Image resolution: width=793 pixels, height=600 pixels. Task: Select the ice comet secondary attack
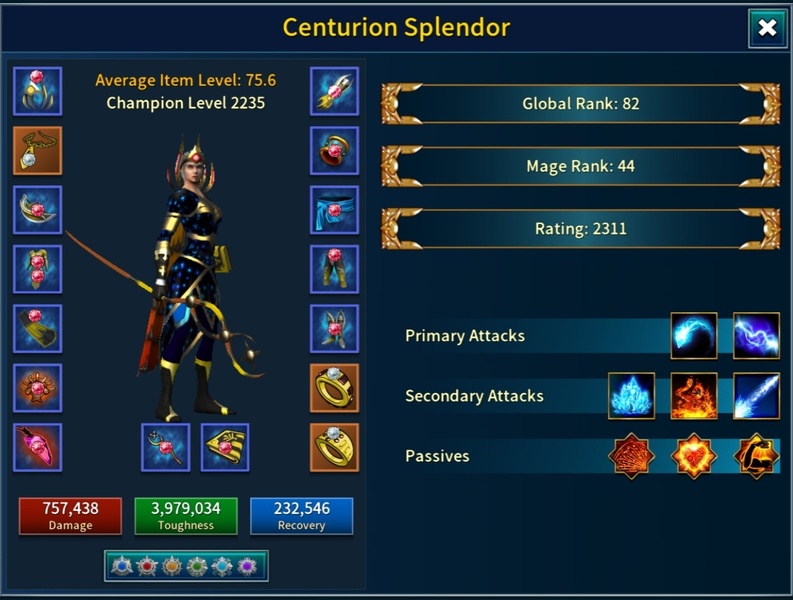tap(756, 396)
